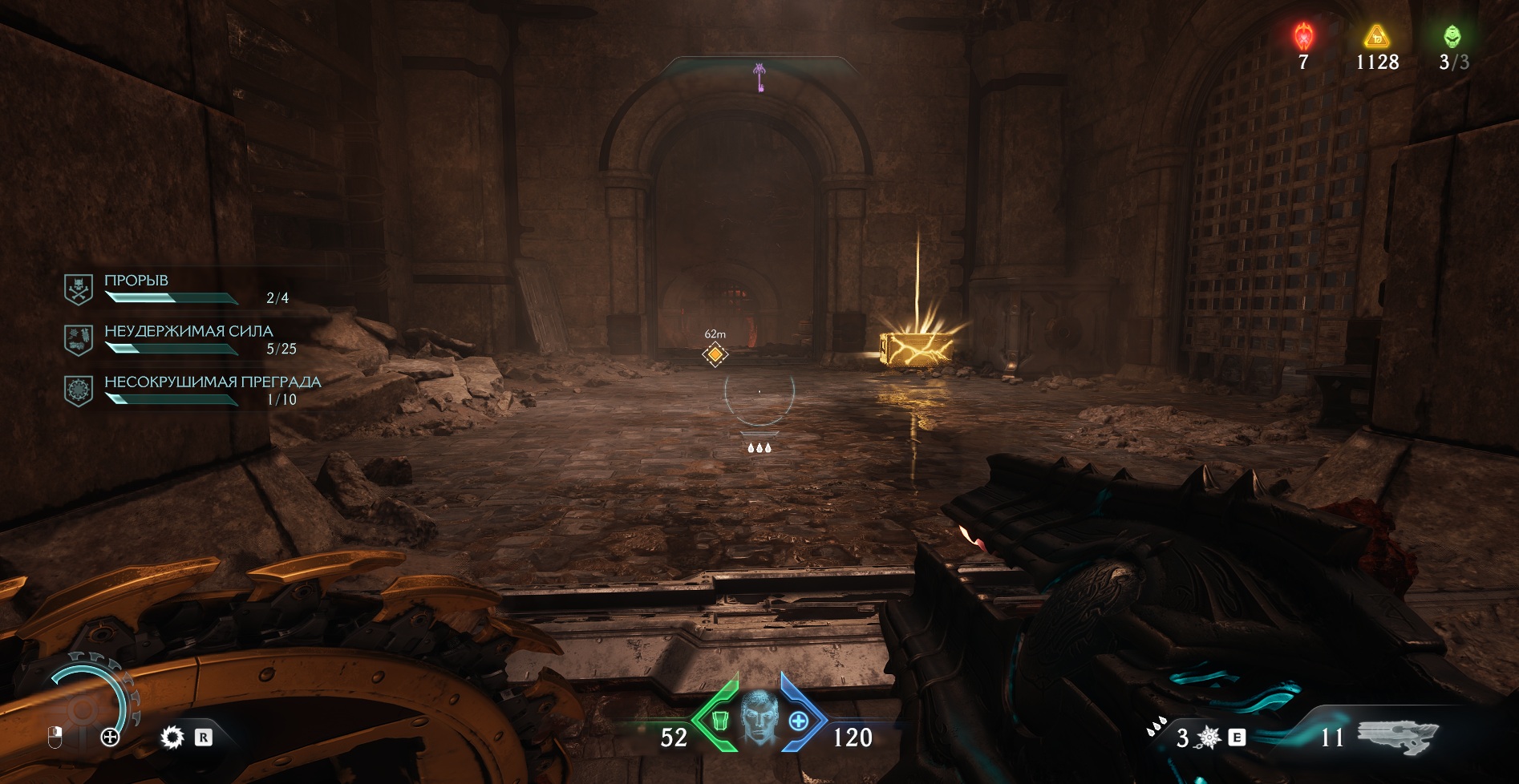Click the Slayer face portrait
1519x784 pixels.
point(759,718)
